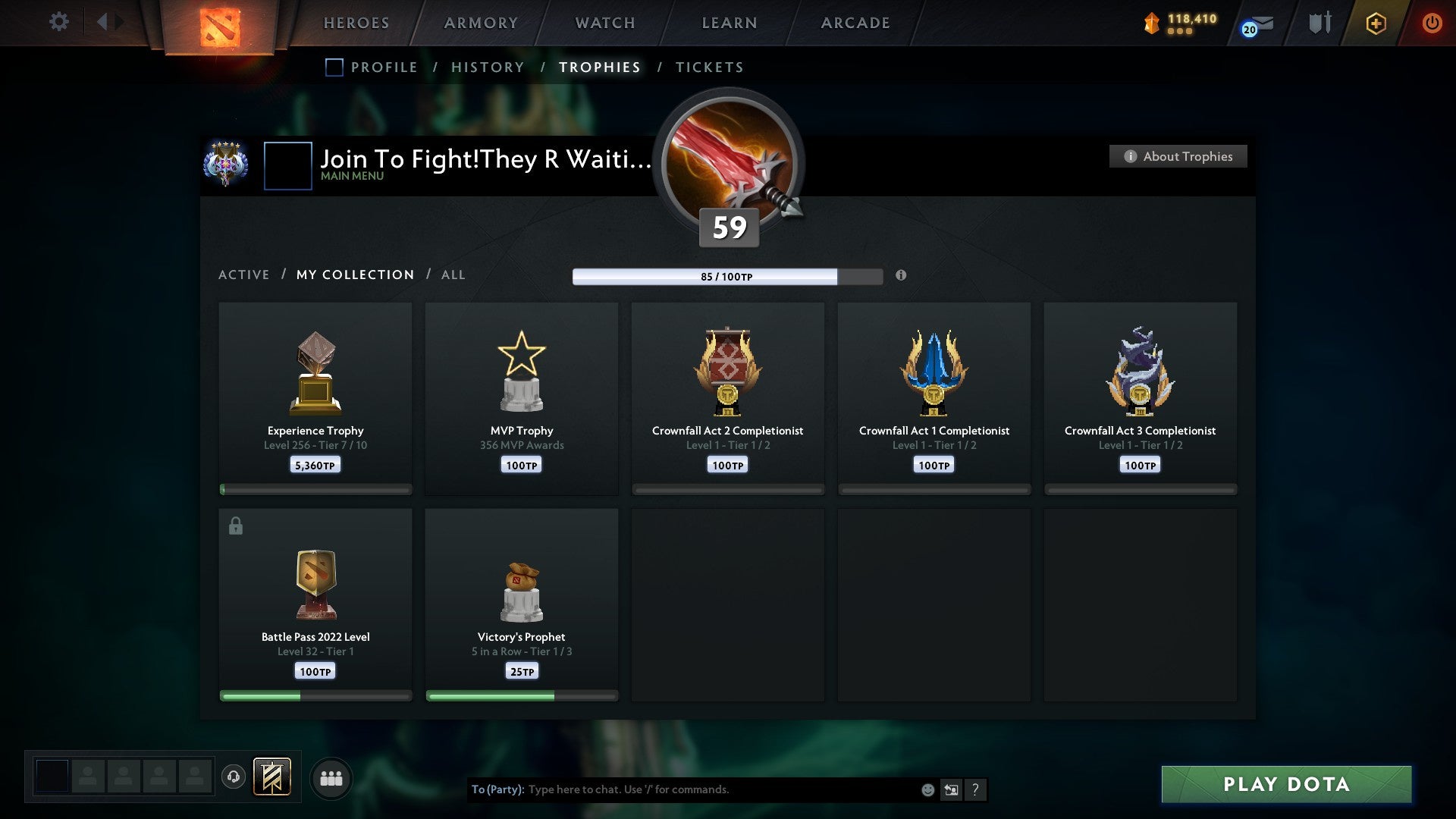Screen dimensions: 1456x819
Task: Open the emoticon picker in chat
Action: 928,789
